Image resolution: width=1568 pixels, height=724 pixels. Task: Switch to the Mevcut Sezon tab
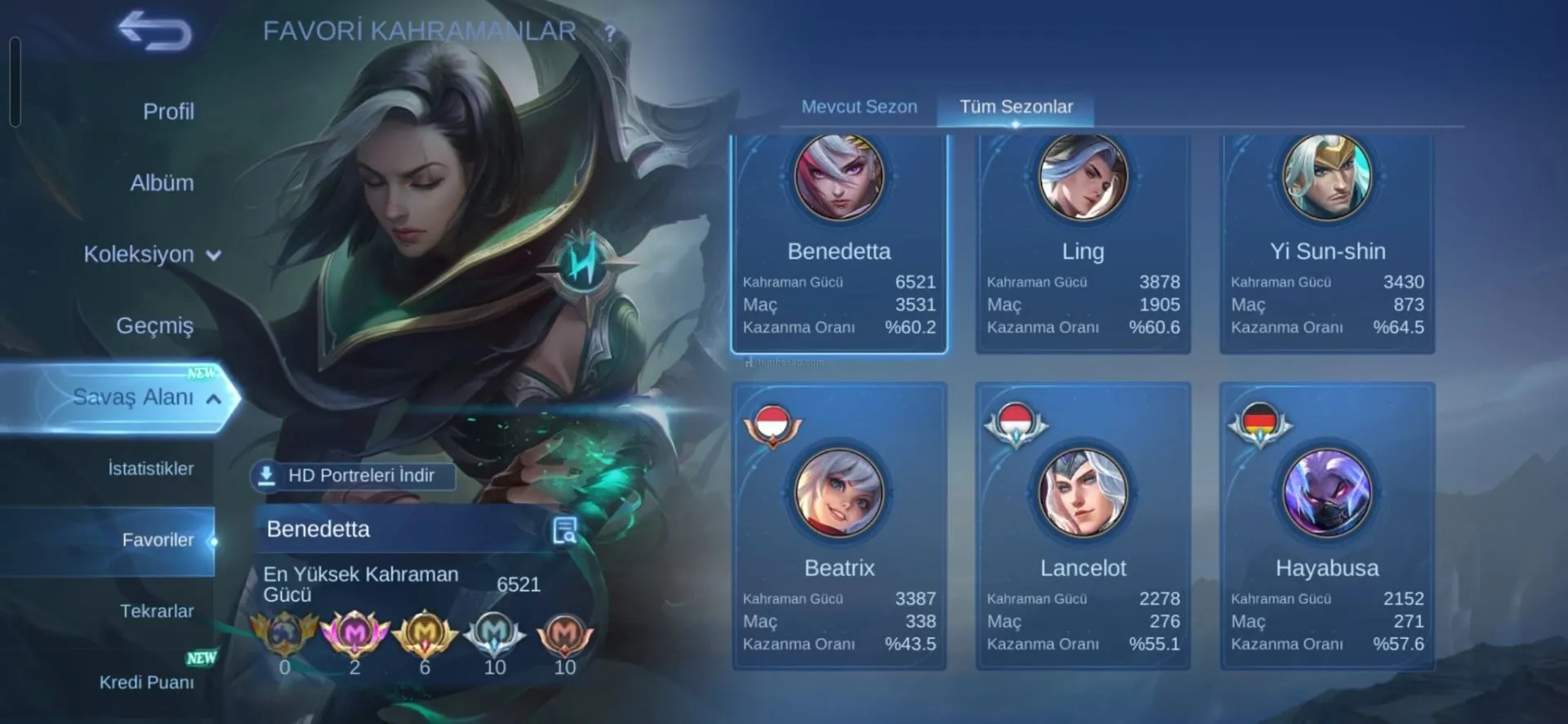859,107
